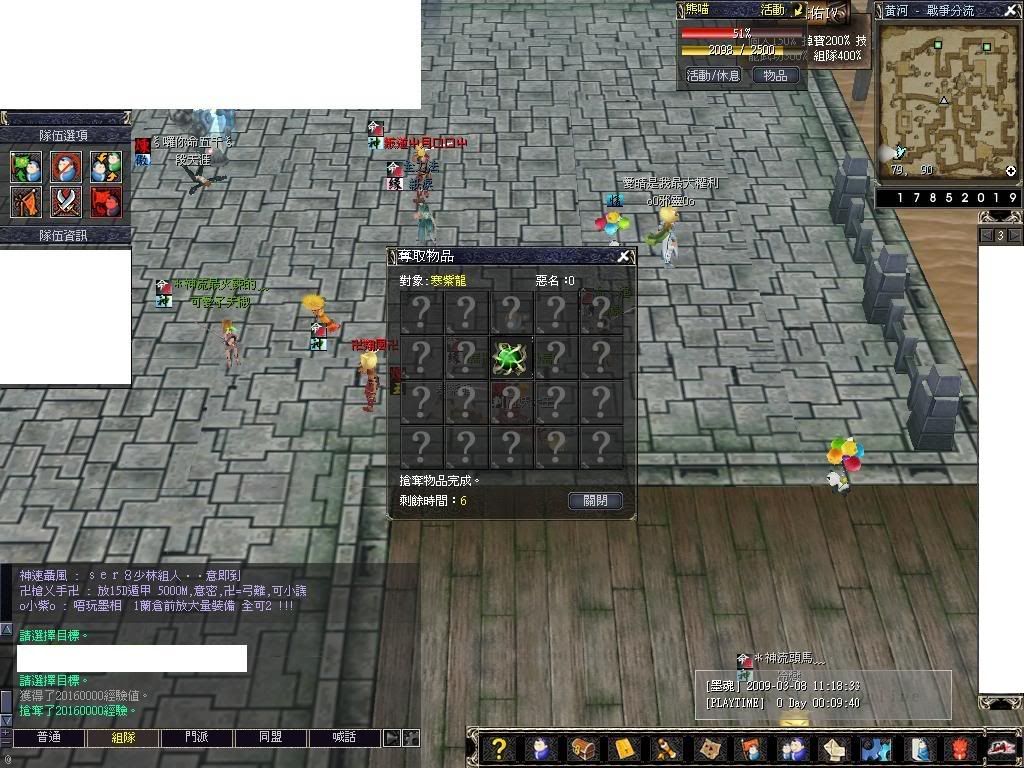Switch to the 同盟 chat tab

pyautogui.click(x=271, y=737)
